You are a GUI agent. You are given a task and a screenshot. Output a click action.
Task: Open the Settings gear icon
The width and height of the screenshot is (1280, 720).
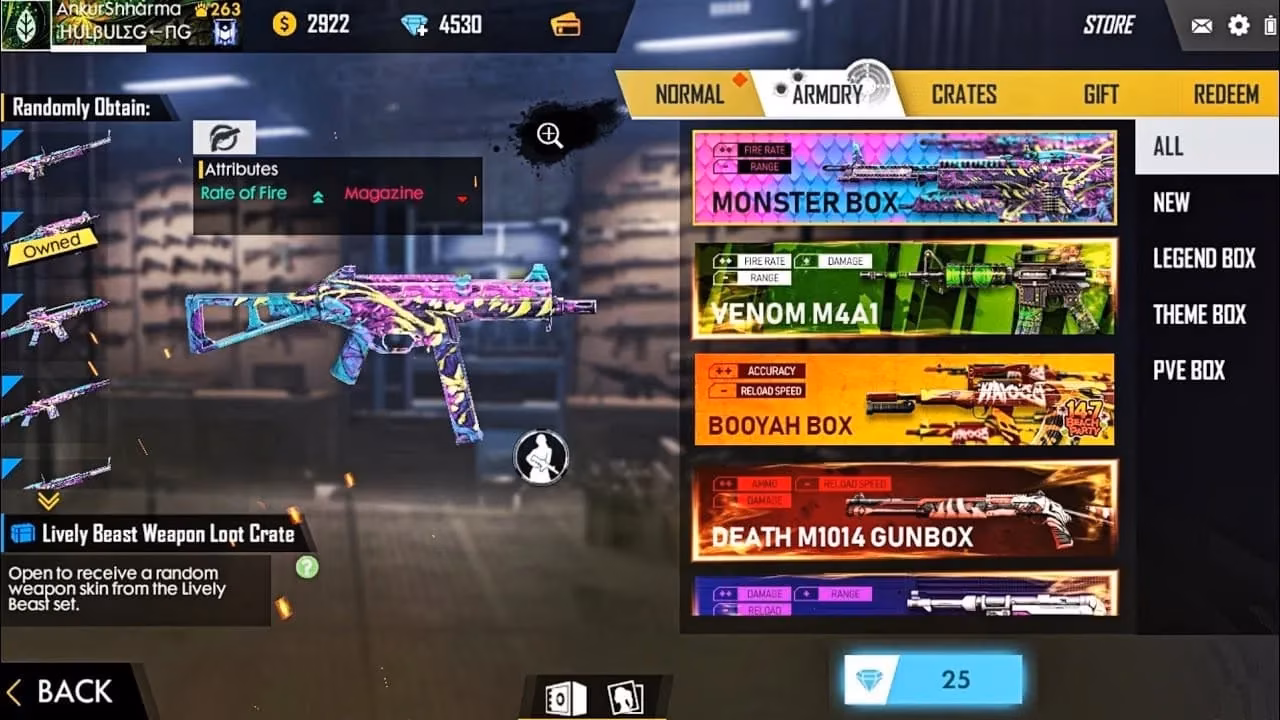click(1237, 26)
